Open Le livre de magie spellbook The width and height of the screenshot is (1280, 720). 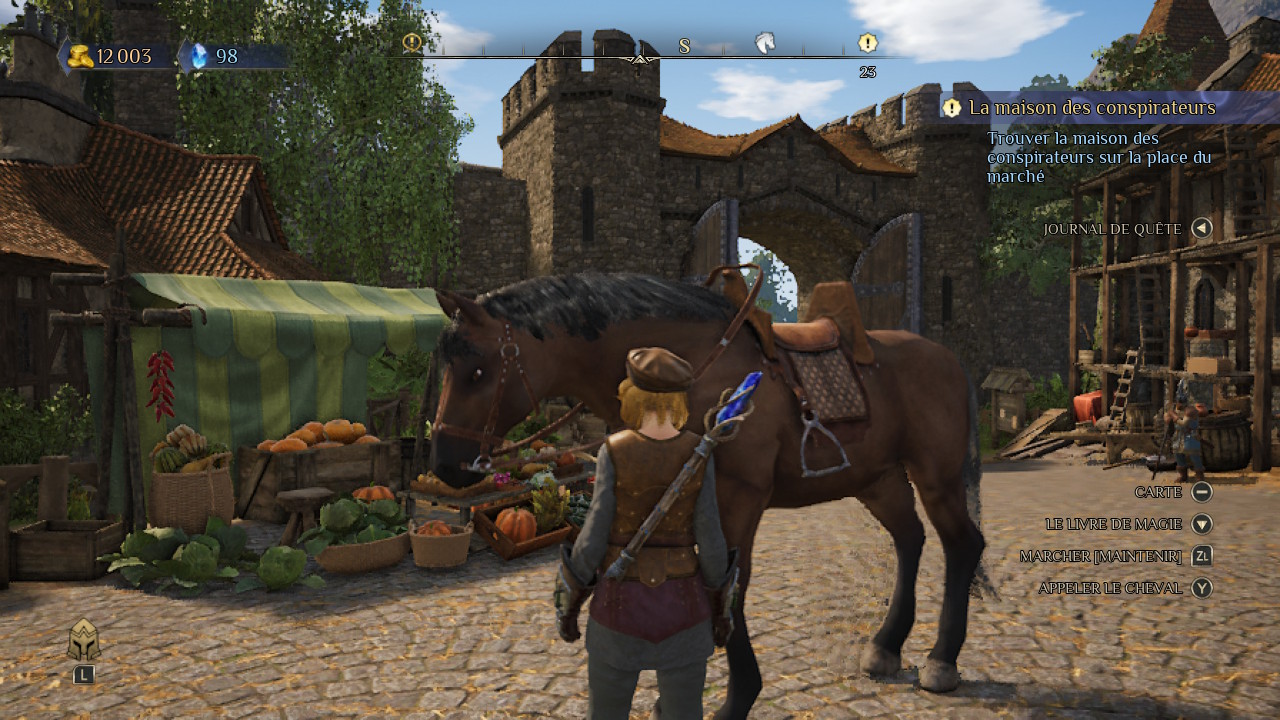pyautogui.click(x=1113, y=524)
